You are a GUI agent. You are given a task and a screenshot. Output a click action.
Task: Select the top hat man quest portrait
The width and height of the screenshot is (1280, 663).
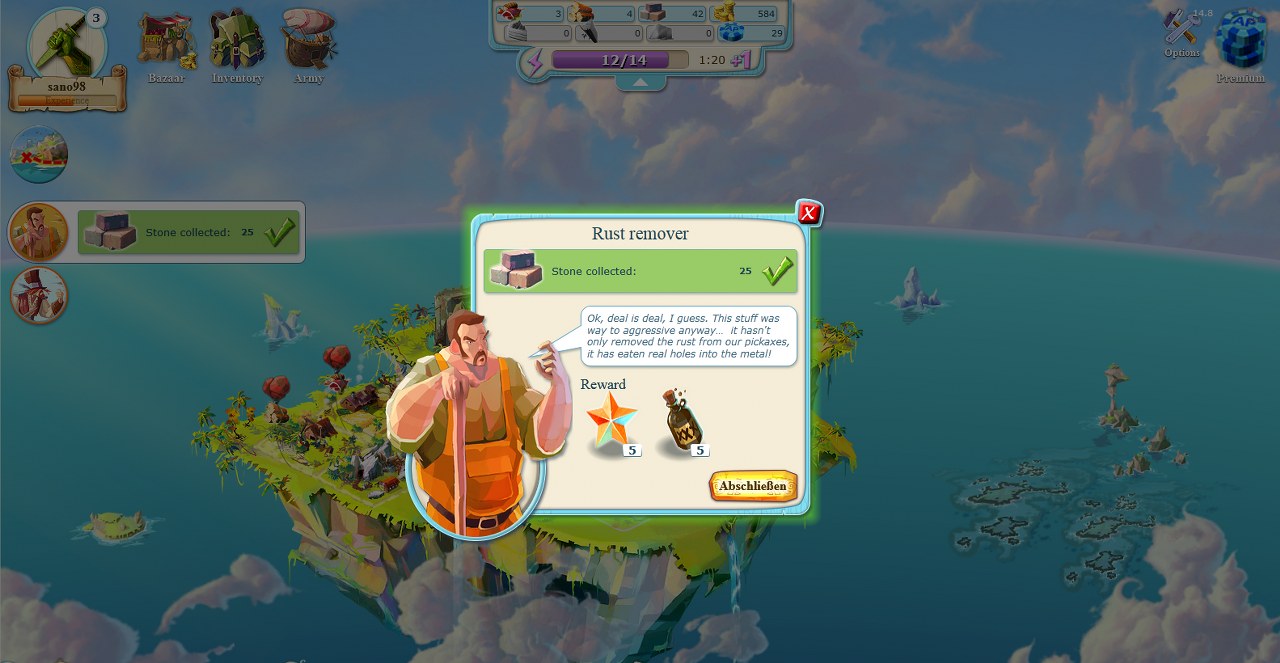[x=39, y=295]
